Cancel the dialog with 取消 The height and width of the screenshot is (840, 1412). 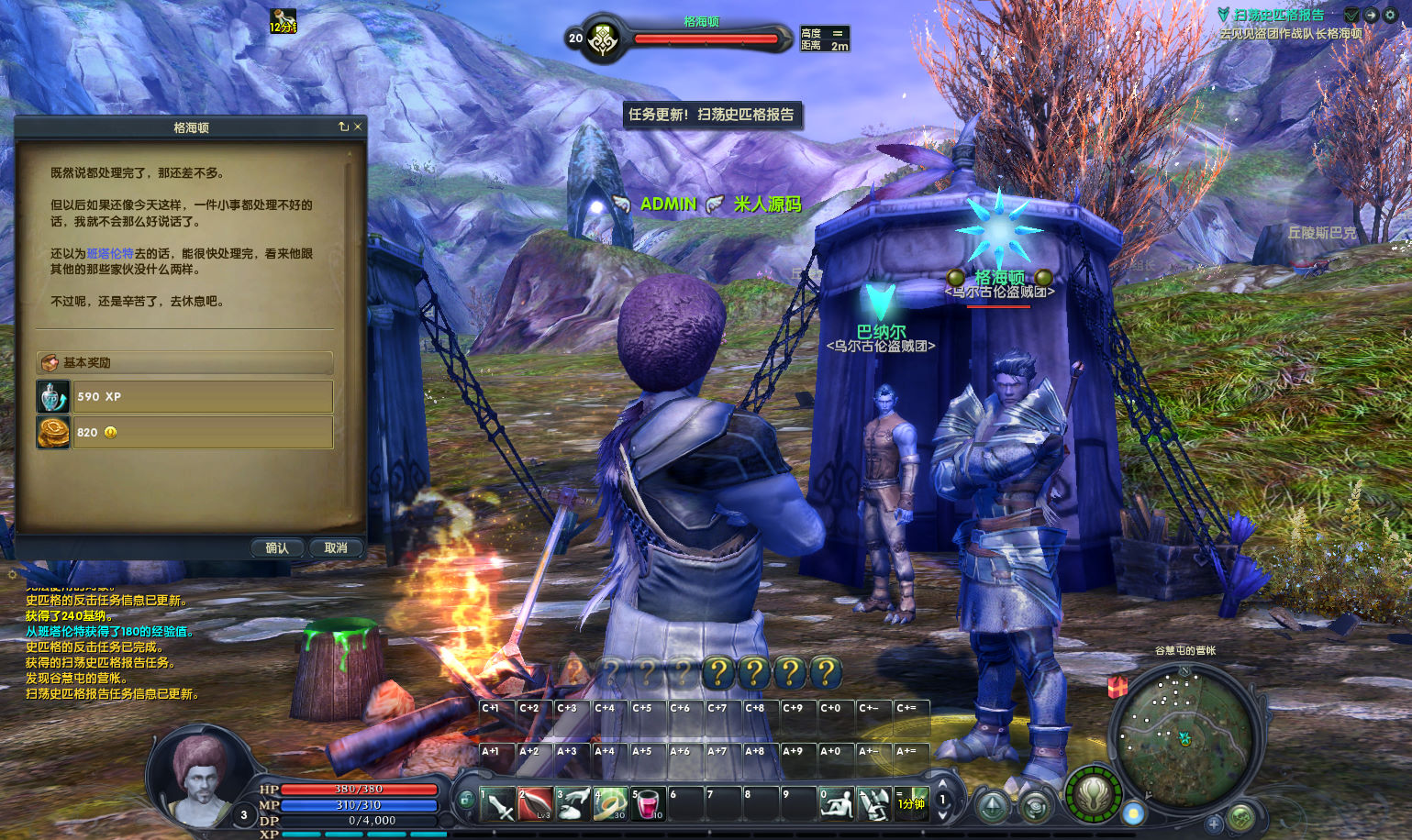[336, 547]
